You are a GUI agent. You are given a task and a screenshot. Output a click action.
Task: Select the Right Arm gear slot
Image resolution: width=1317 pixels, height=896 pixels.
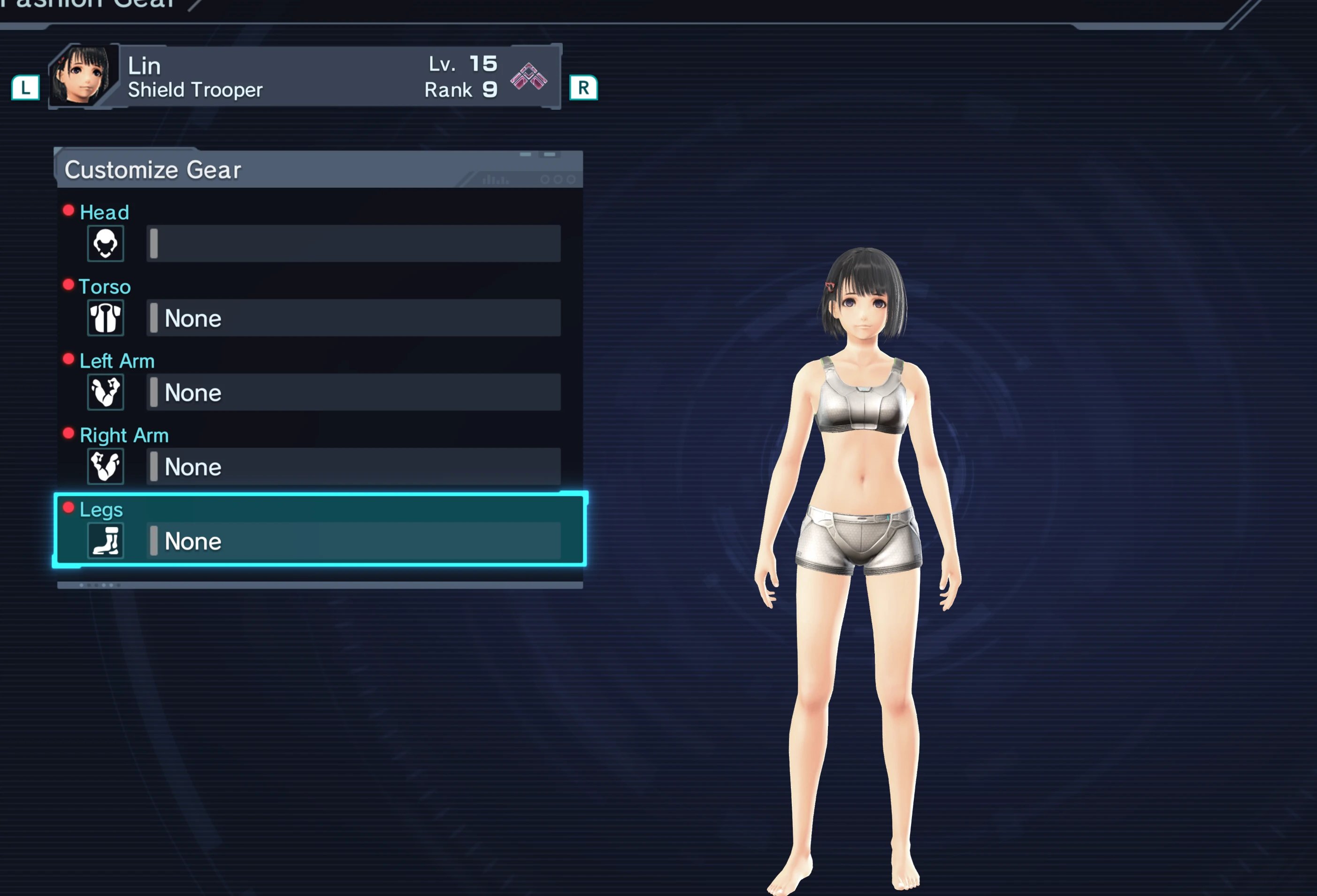[x=353, y=466]
